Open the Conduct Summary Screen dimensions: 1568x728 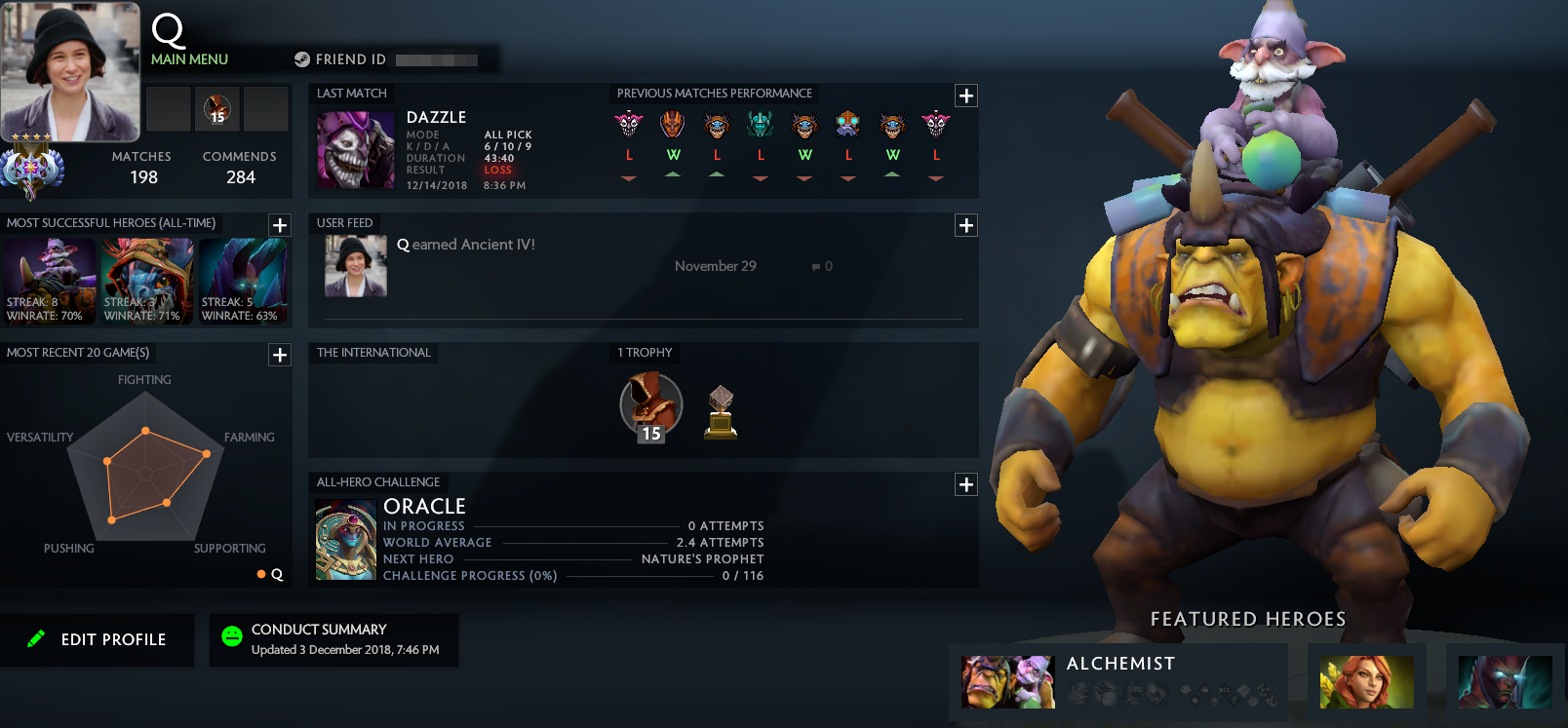(x=333, y=639)
